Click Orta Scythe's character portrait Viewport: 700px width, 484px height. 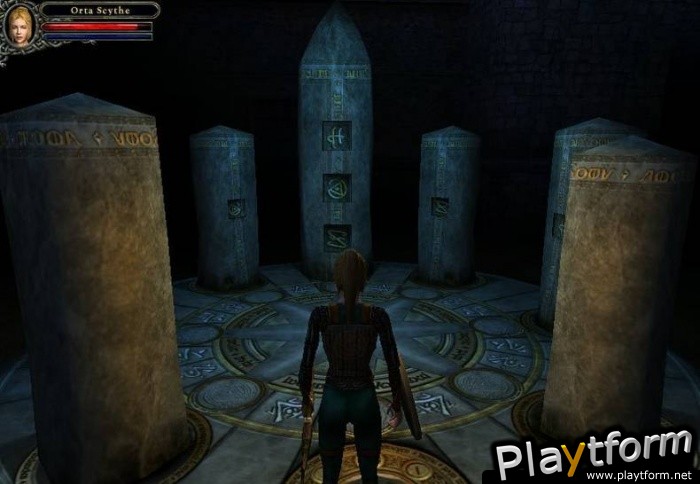(x=19, y=25)
